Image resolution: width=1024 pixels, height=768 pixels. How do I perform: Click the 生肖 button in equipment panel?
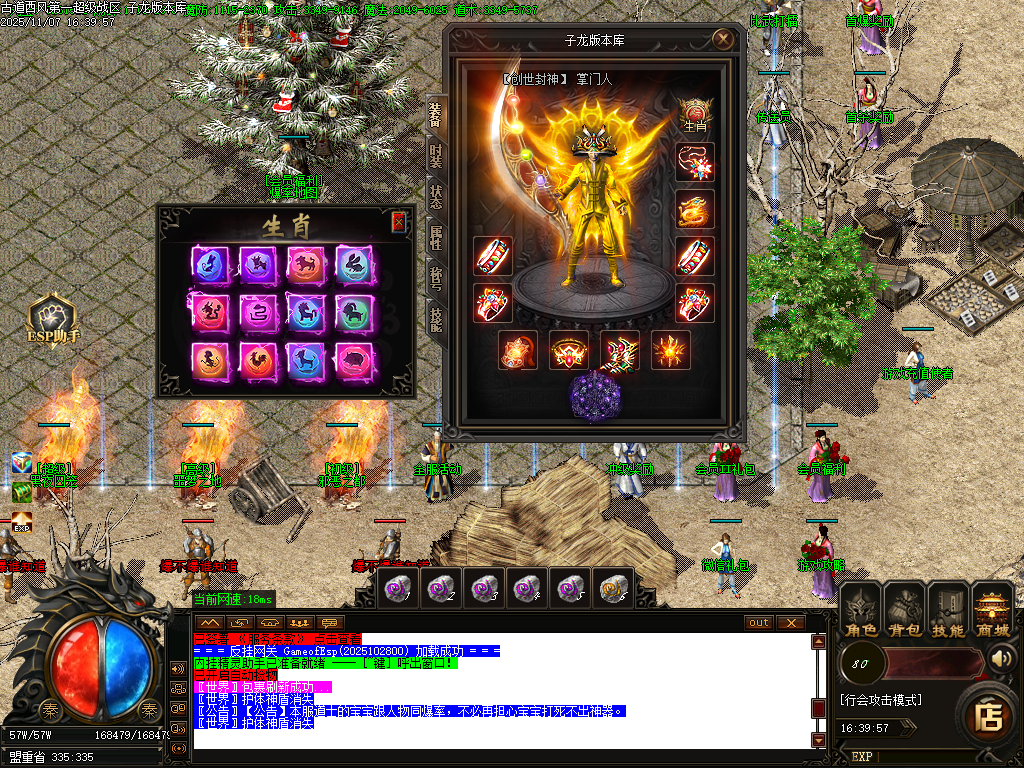coord(694,114)
